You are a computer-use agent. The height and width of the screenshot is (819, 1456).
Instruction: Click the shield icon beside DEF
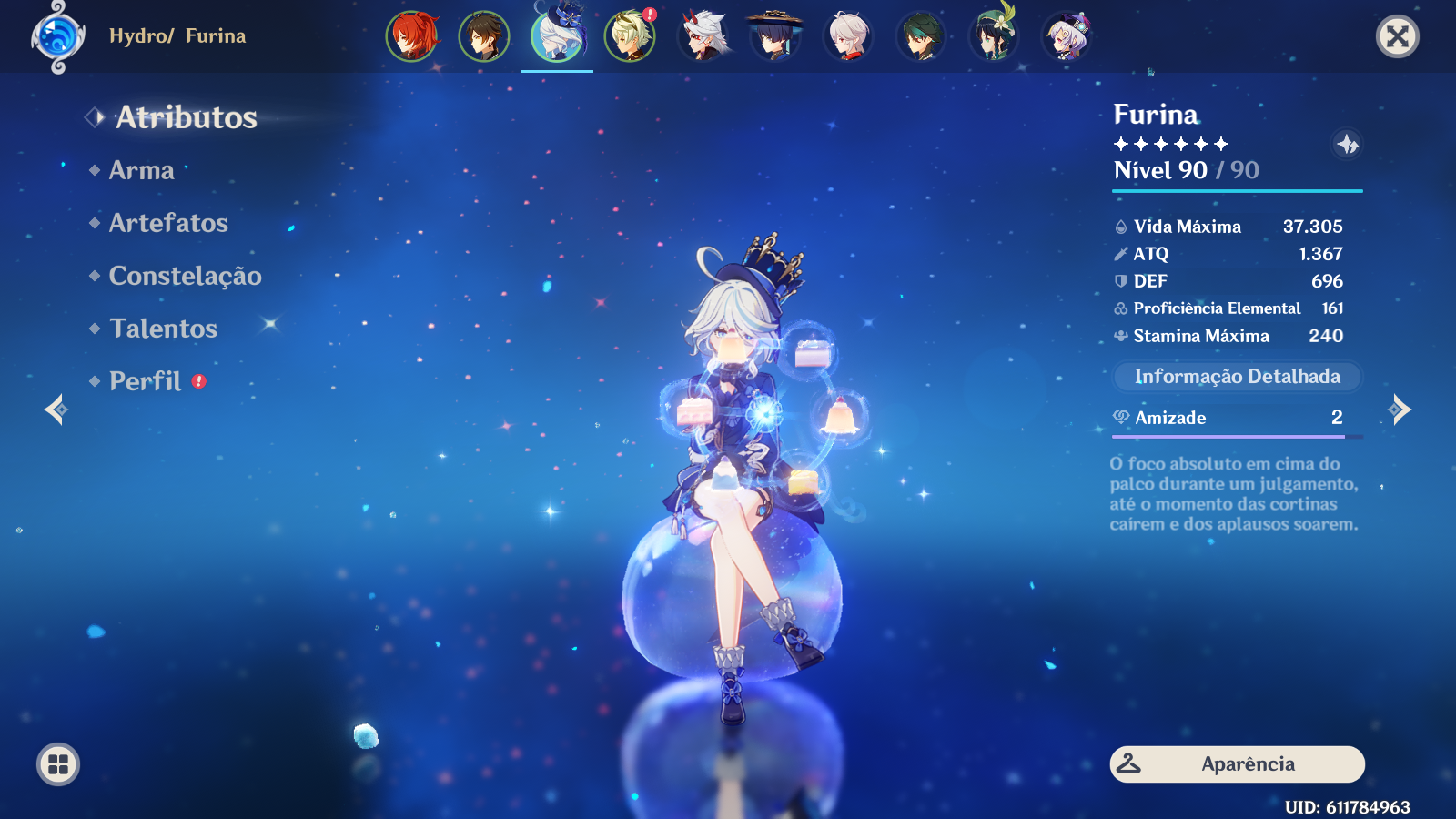pyautogui.click(x=1118, y=281)
